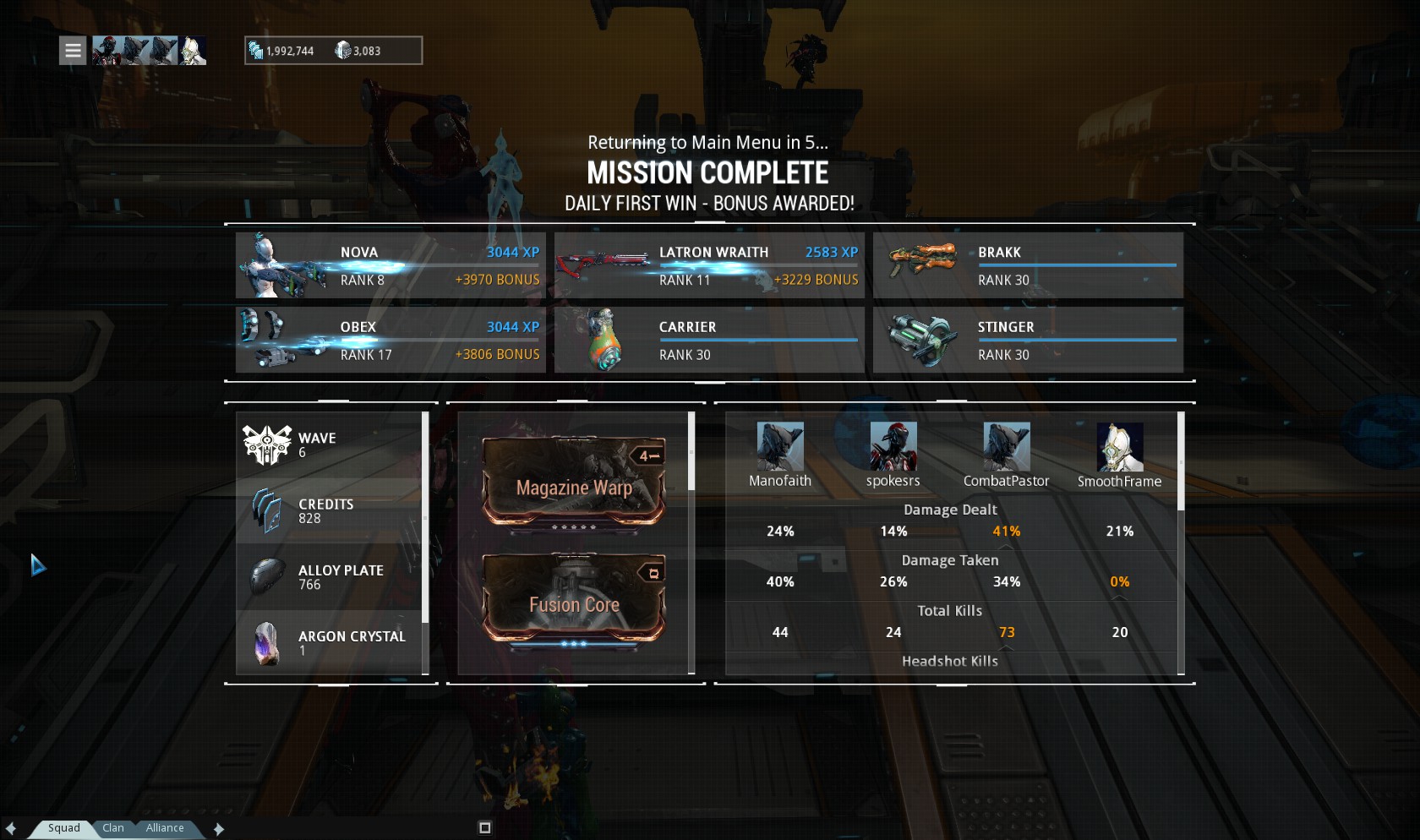Select the Nova warframe XP panel

[x=390, y=265]
